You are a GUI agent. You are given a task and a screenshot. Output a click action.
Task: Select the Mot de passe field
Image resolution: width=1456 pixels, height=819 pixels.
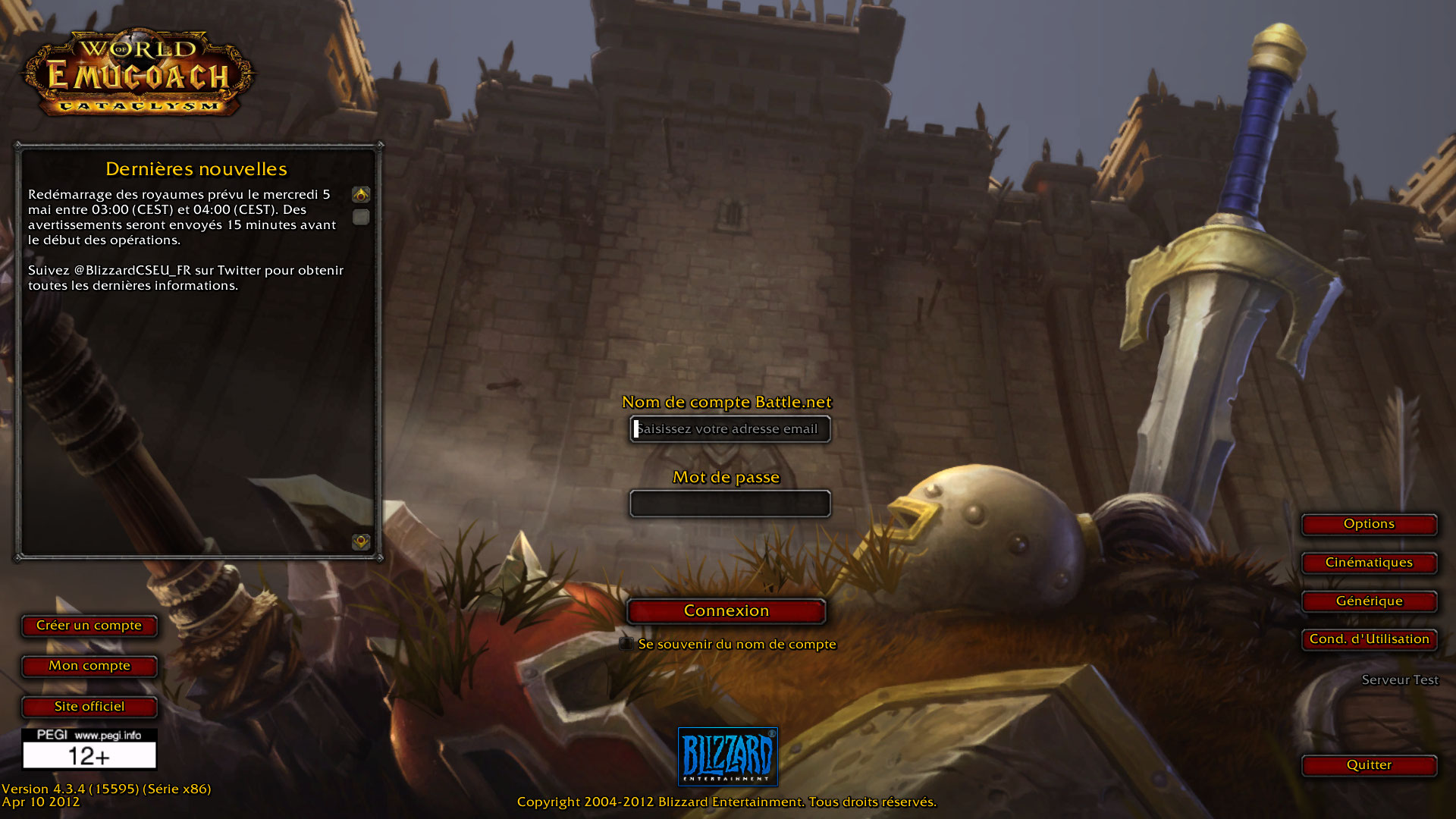[730, 504]
